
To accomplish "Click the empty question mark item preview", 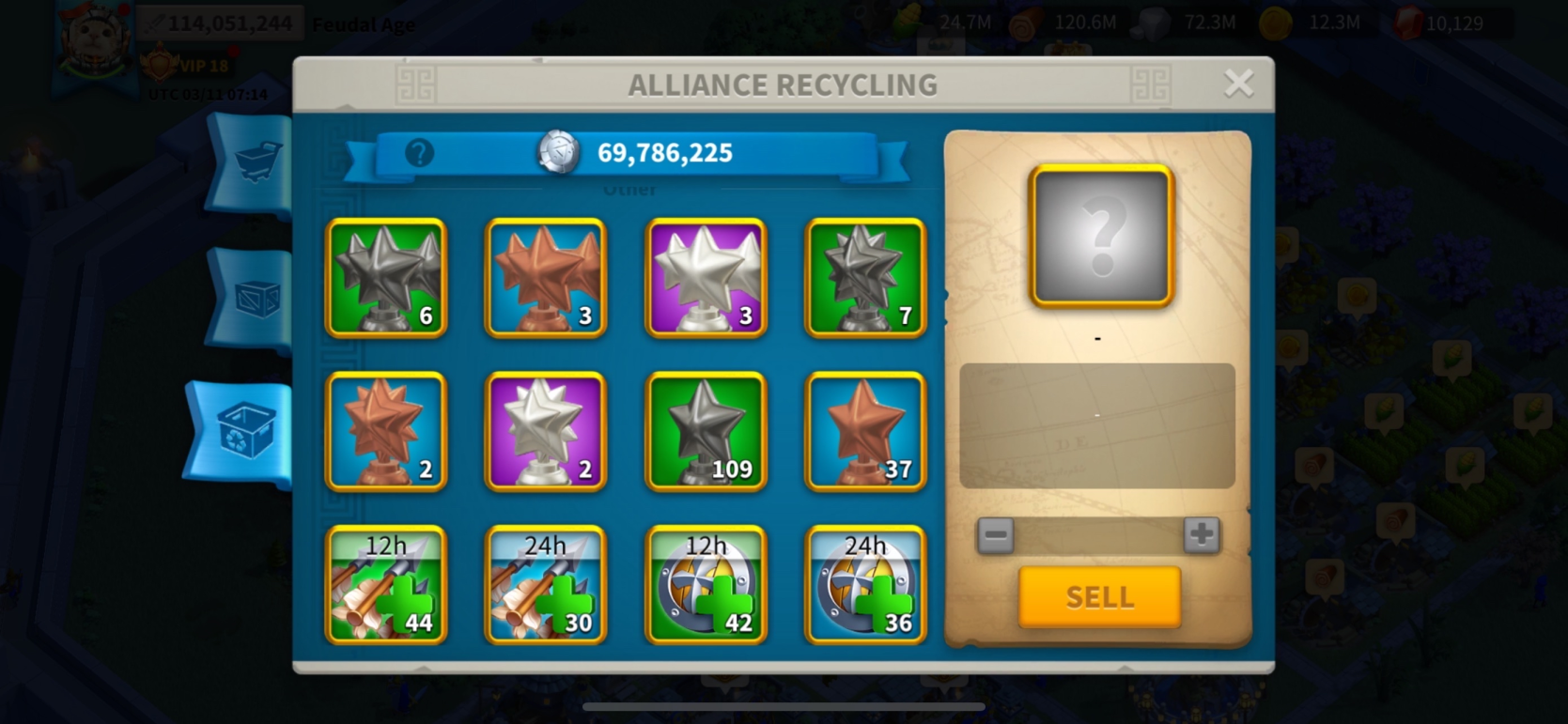I will point(1101,236).
